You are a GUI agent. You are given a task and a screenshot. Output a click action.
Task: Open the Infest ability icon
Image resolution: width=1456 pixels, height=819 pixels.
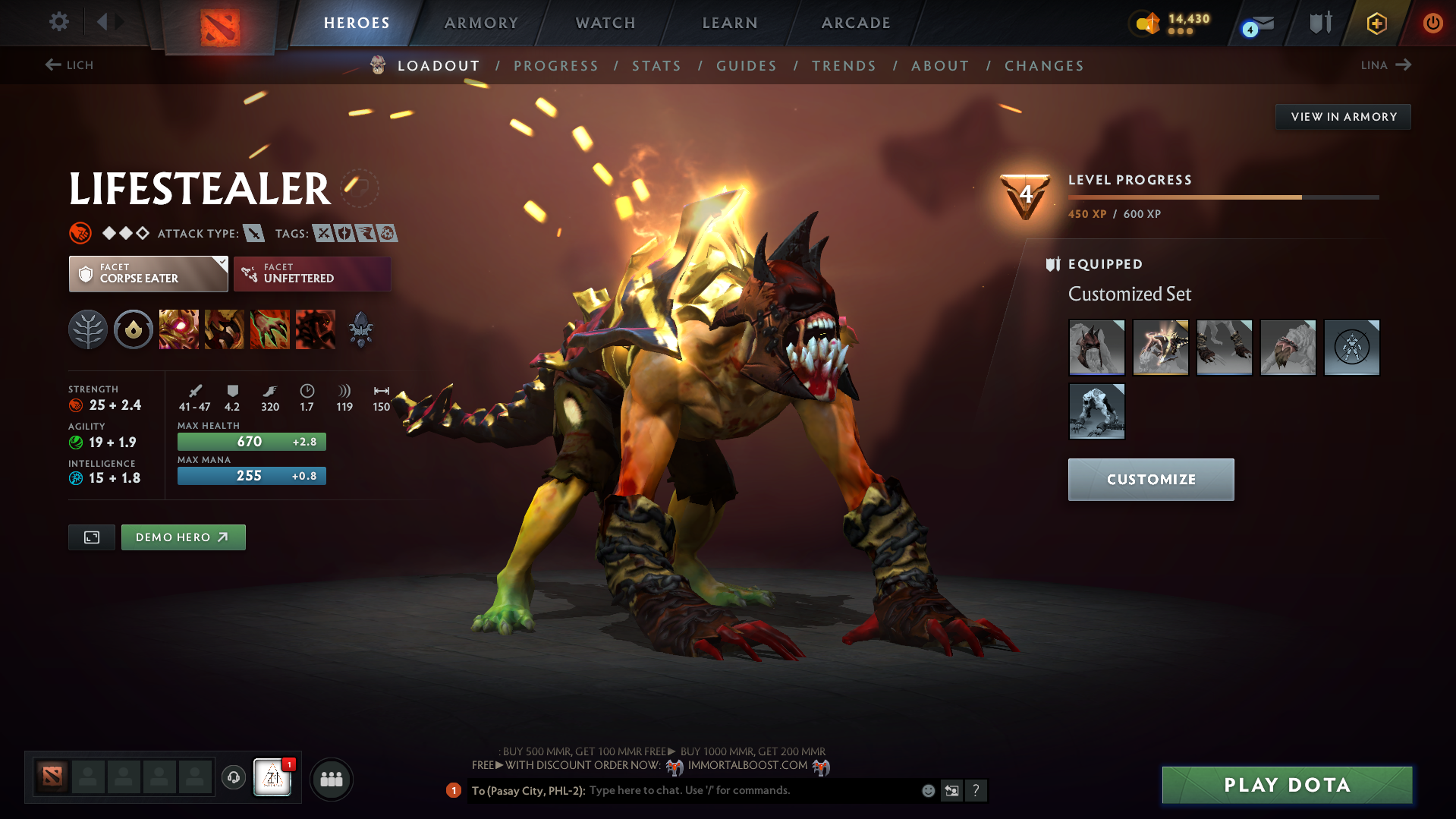tap(315, 329)
